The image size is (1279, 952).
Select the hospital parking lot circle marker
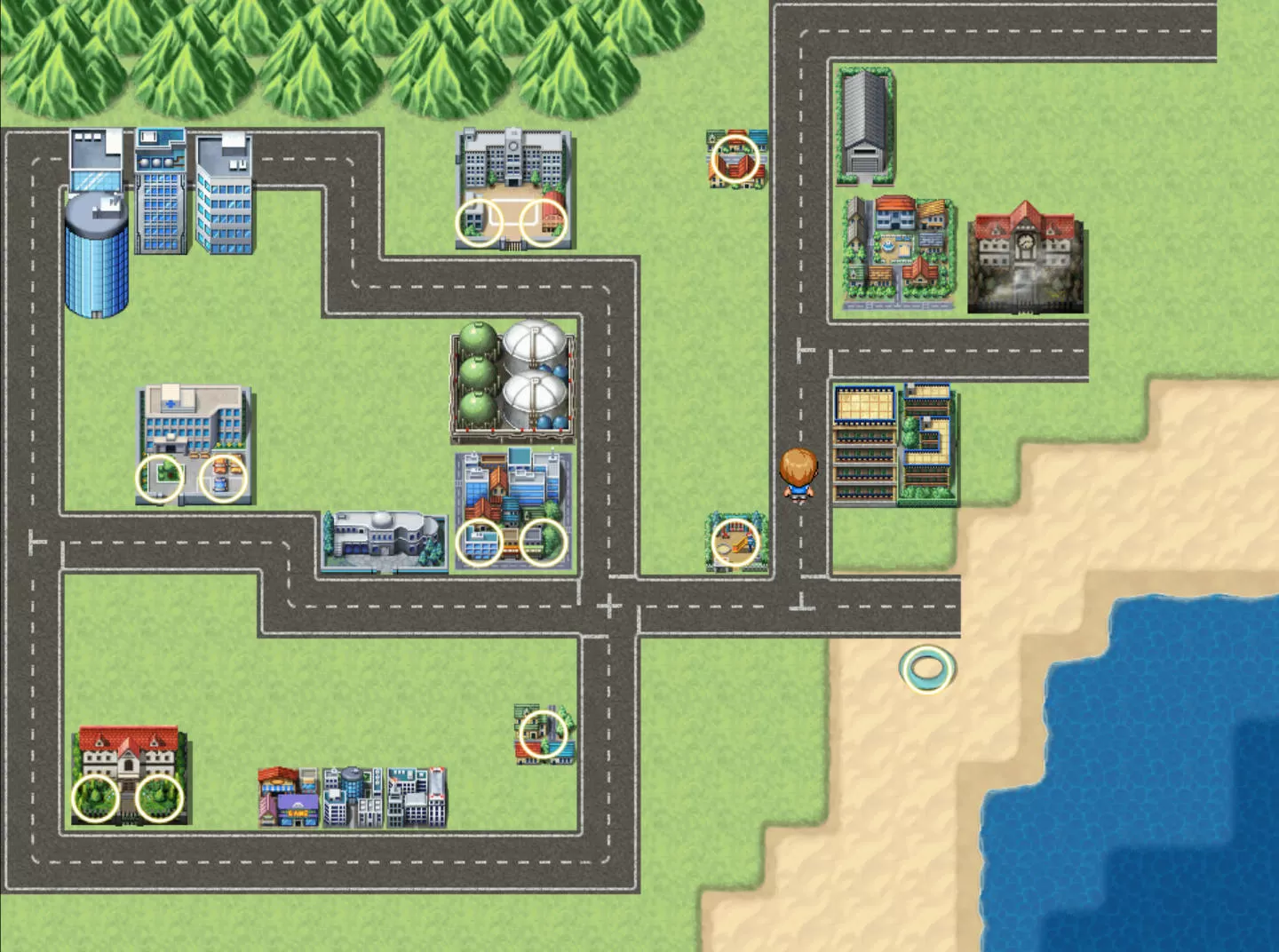[222, 479]
